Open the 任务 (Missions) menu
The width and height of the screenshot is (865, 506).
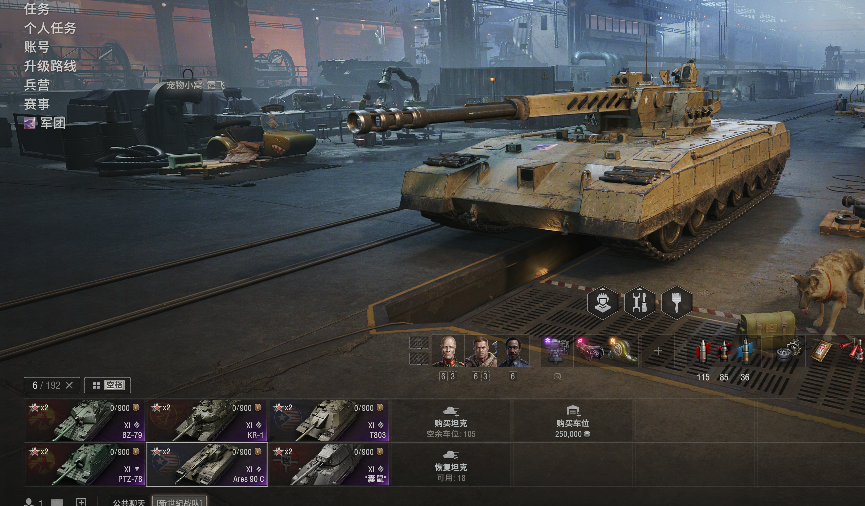pos(37,9)
